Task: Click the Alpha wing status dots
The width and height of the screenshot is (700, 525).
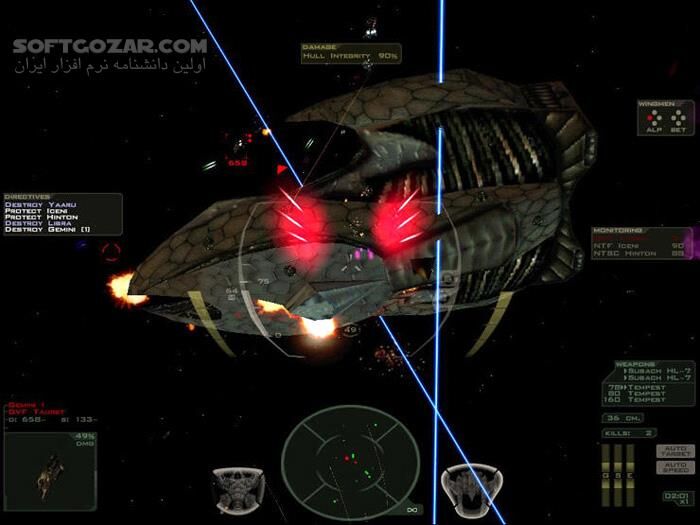Action: tap(655, 118)
